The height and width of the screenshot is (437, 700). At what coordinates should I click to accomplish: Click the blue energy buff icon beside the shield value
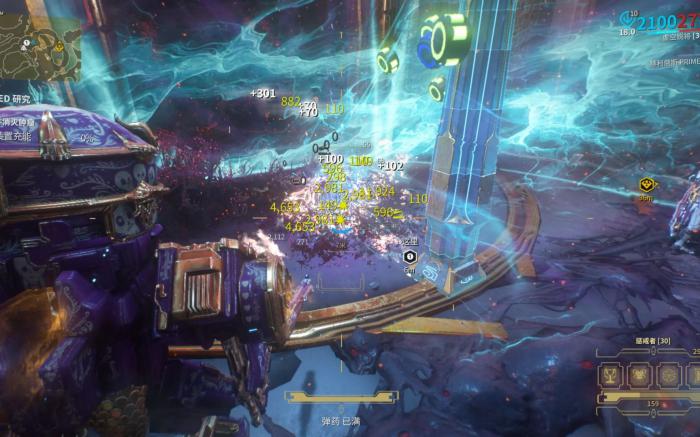tap(629, 18)
